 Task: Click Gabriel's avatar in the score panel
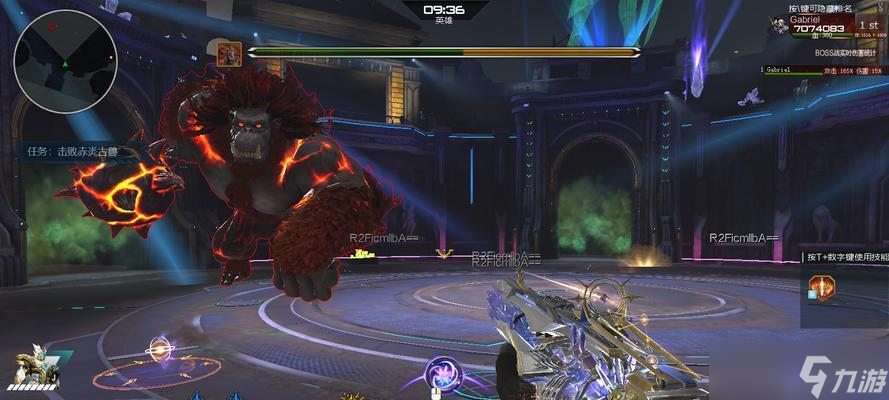(x=777, y=27)
